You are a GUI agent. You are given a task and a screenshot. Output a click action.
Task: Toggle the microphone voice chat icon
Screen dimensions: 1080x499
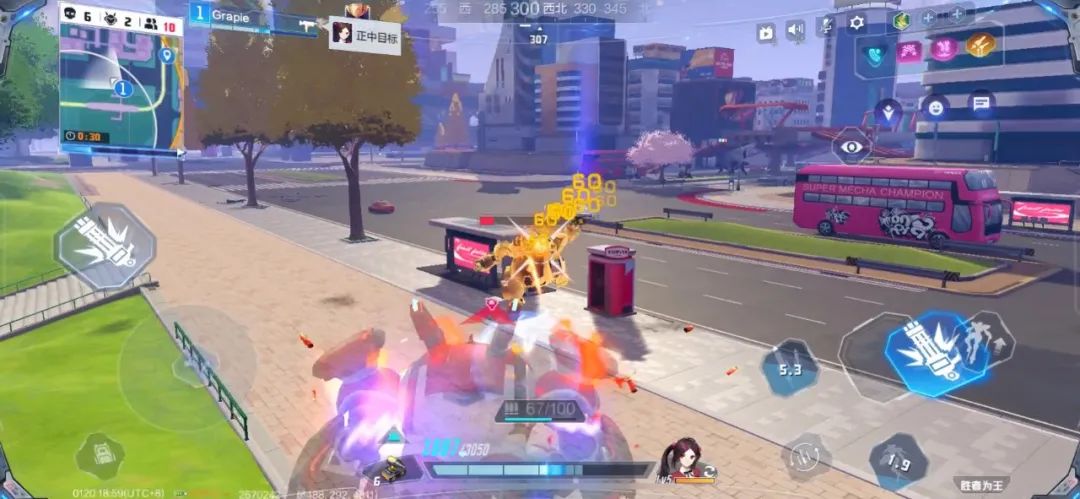(x=826, y=26)
